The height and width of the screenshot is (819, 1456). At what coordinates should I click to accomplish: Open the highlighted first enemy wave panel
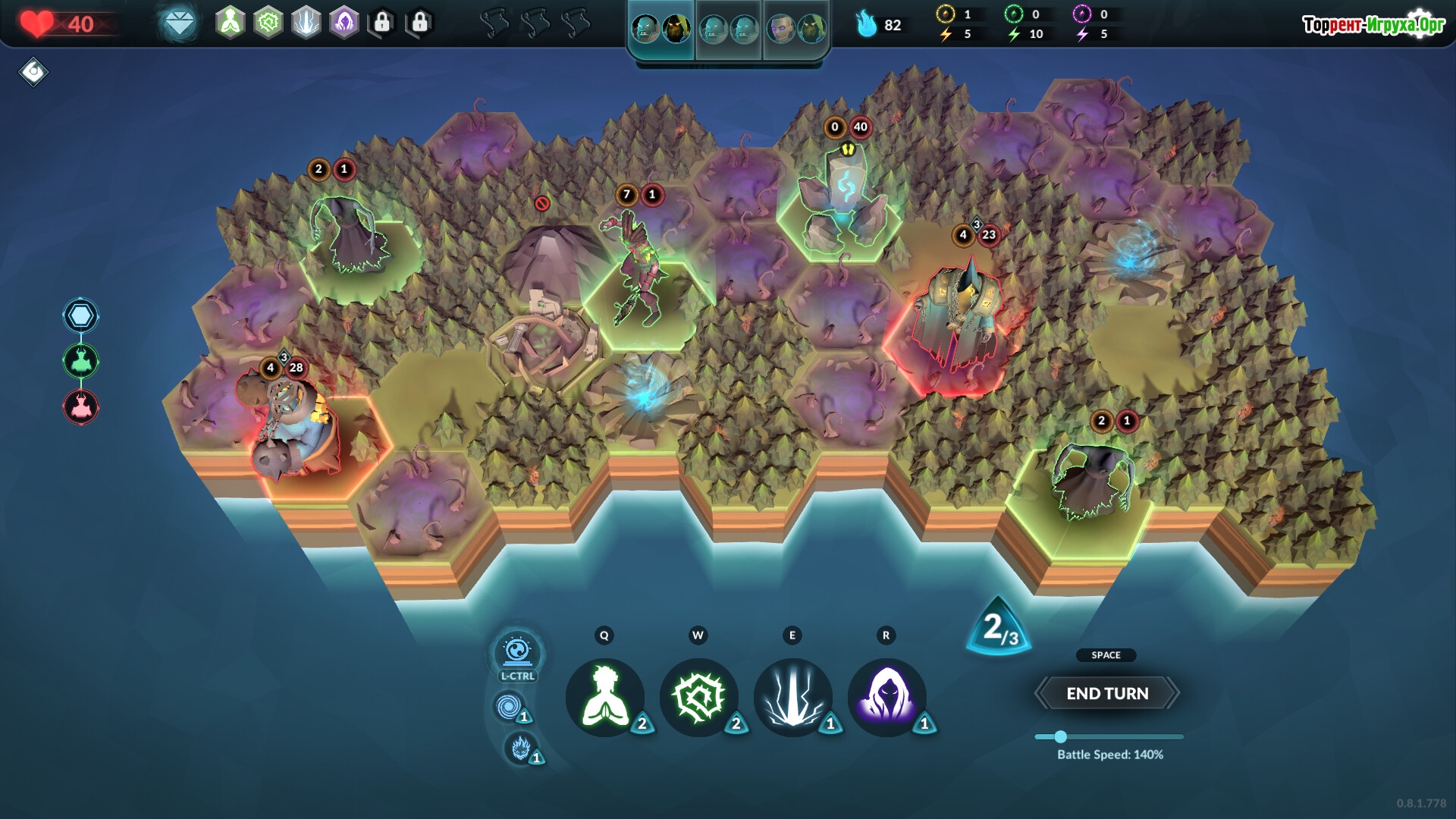point(661,30)
